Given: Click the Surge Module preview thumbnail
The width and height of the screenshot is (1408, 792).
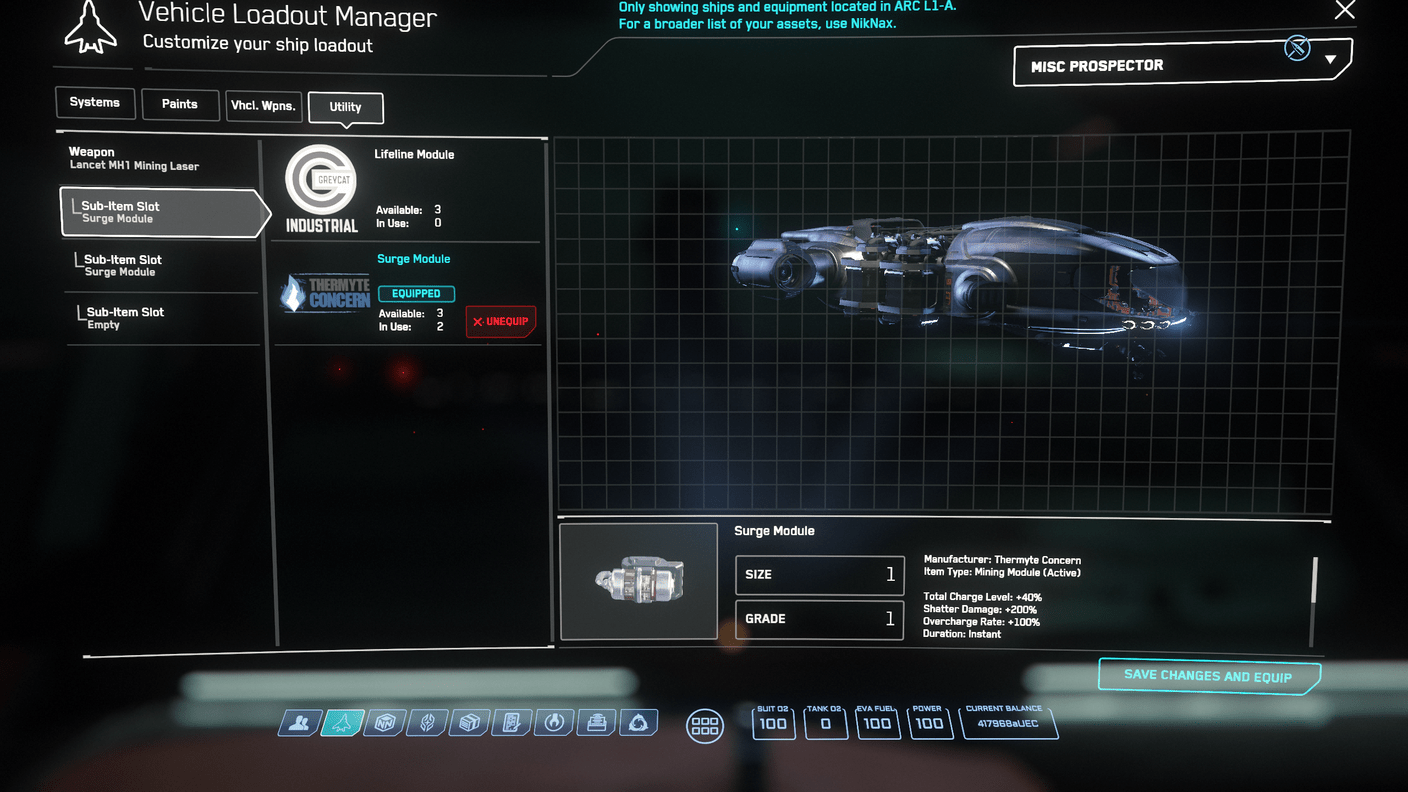Looking at the screenshot, I should coord(638,581).
